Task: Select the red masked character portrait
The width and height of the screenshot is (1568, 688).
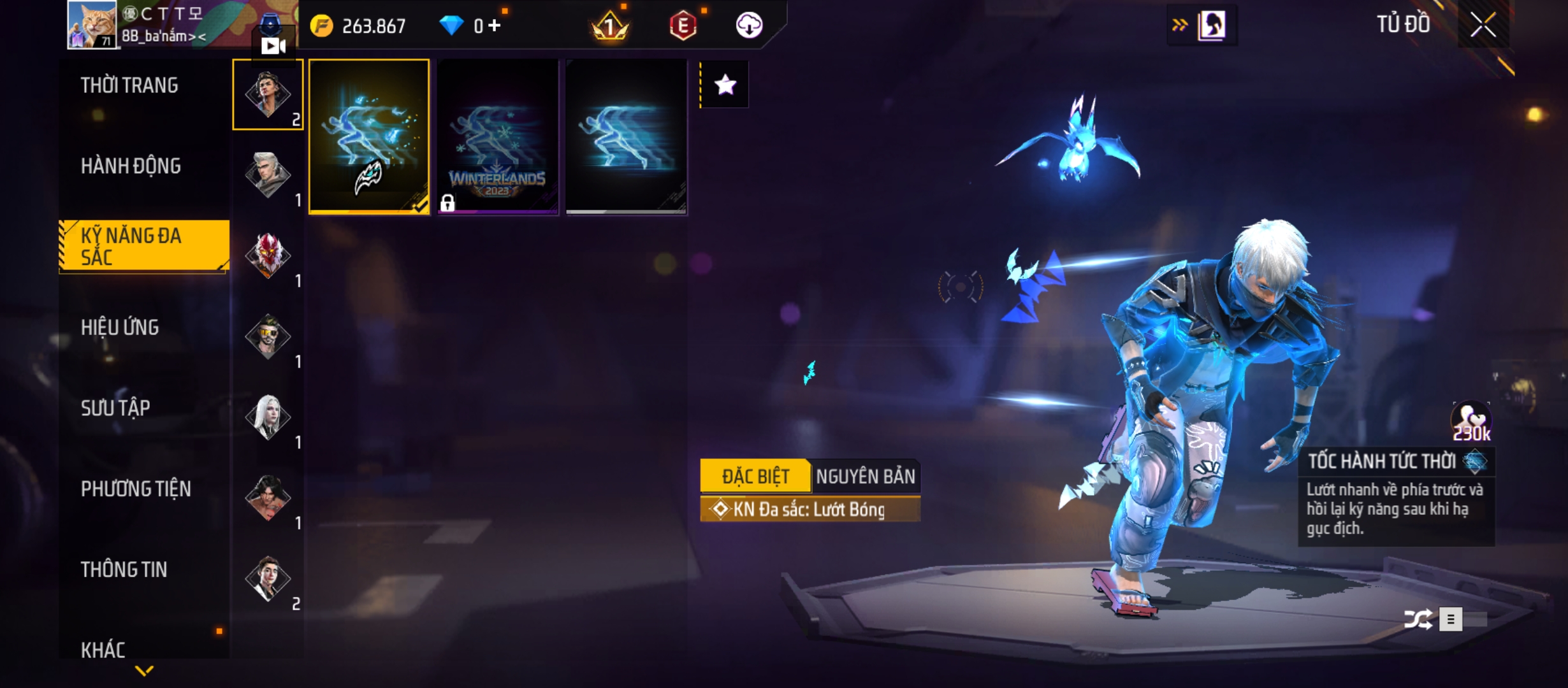Action: [268, 255]
